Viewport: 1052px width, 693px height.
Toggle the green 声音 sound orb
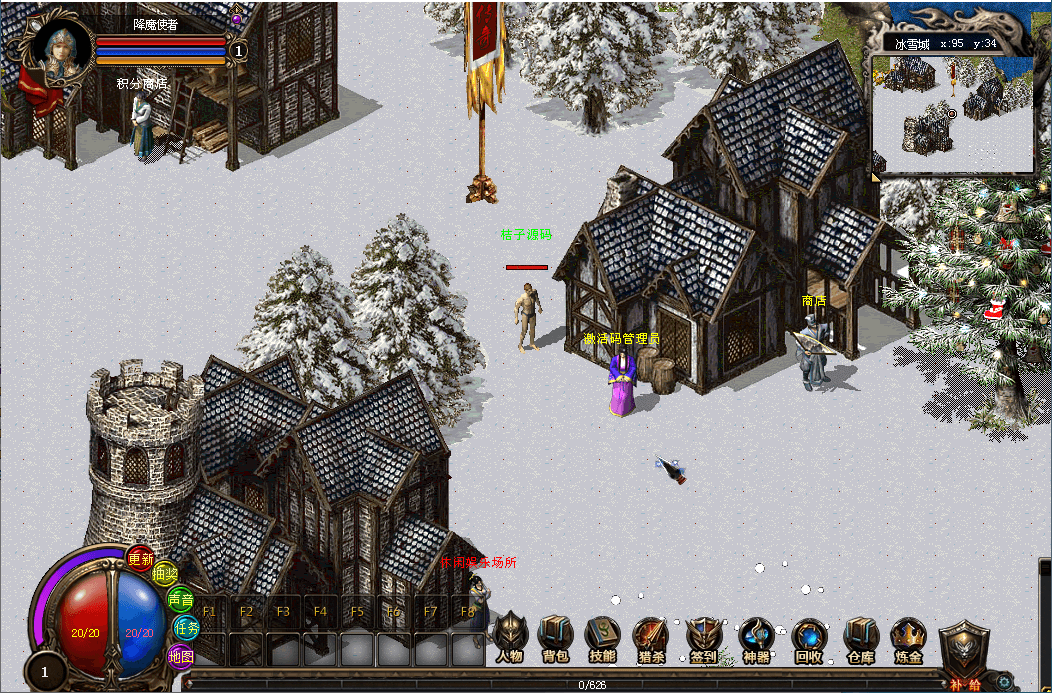click(x=181, y=600)
